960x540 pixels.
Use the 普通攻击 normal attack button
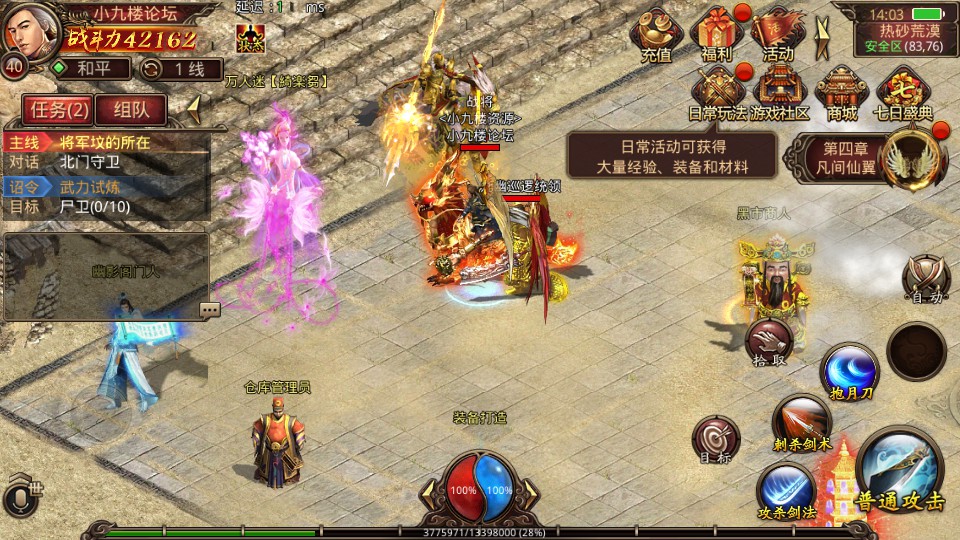pos(899,472)
